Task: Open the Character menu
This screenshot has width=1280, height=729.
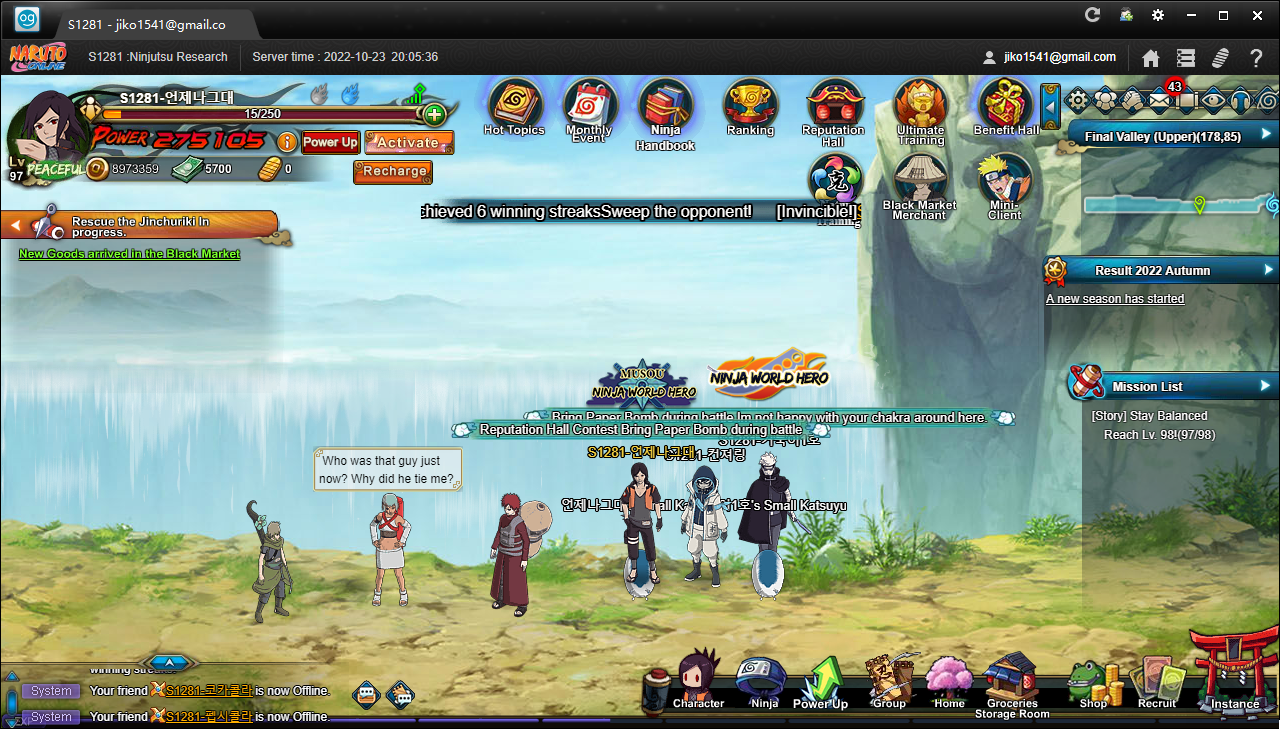Action: coord(698,680)
